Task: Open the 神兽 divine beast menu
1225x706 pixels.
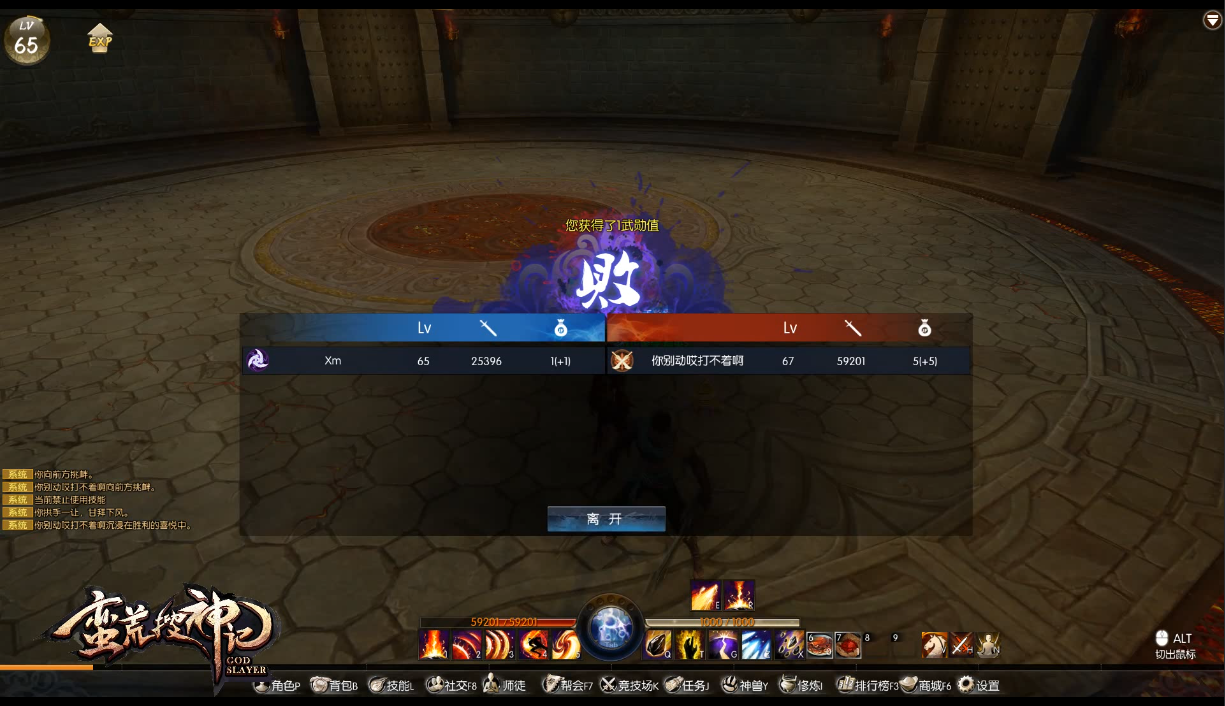Action: 745,686
